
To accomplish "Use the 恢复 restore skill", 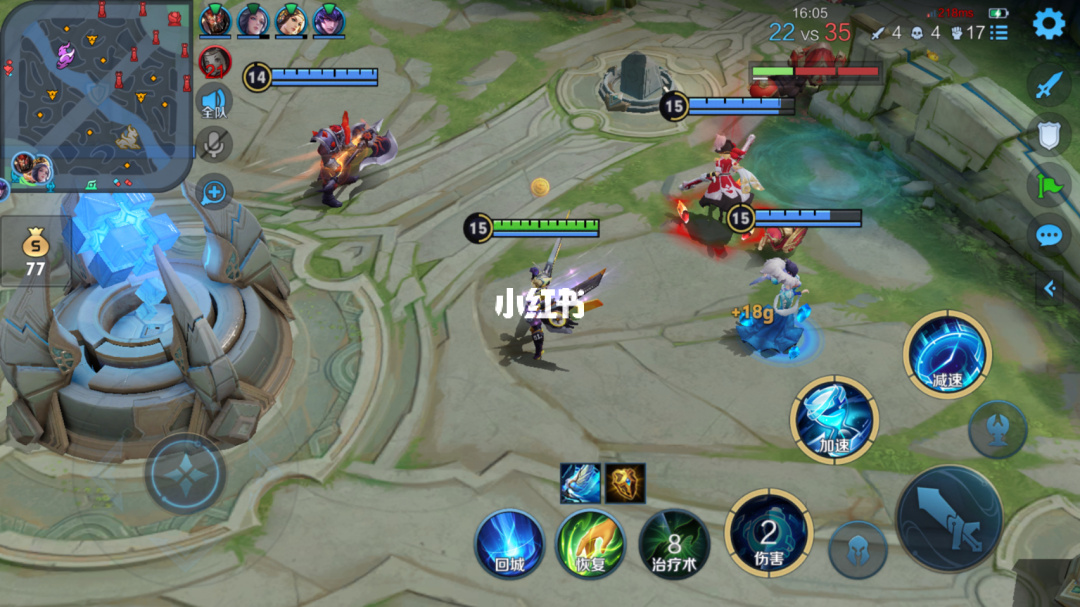I will [x=590, y=543].
